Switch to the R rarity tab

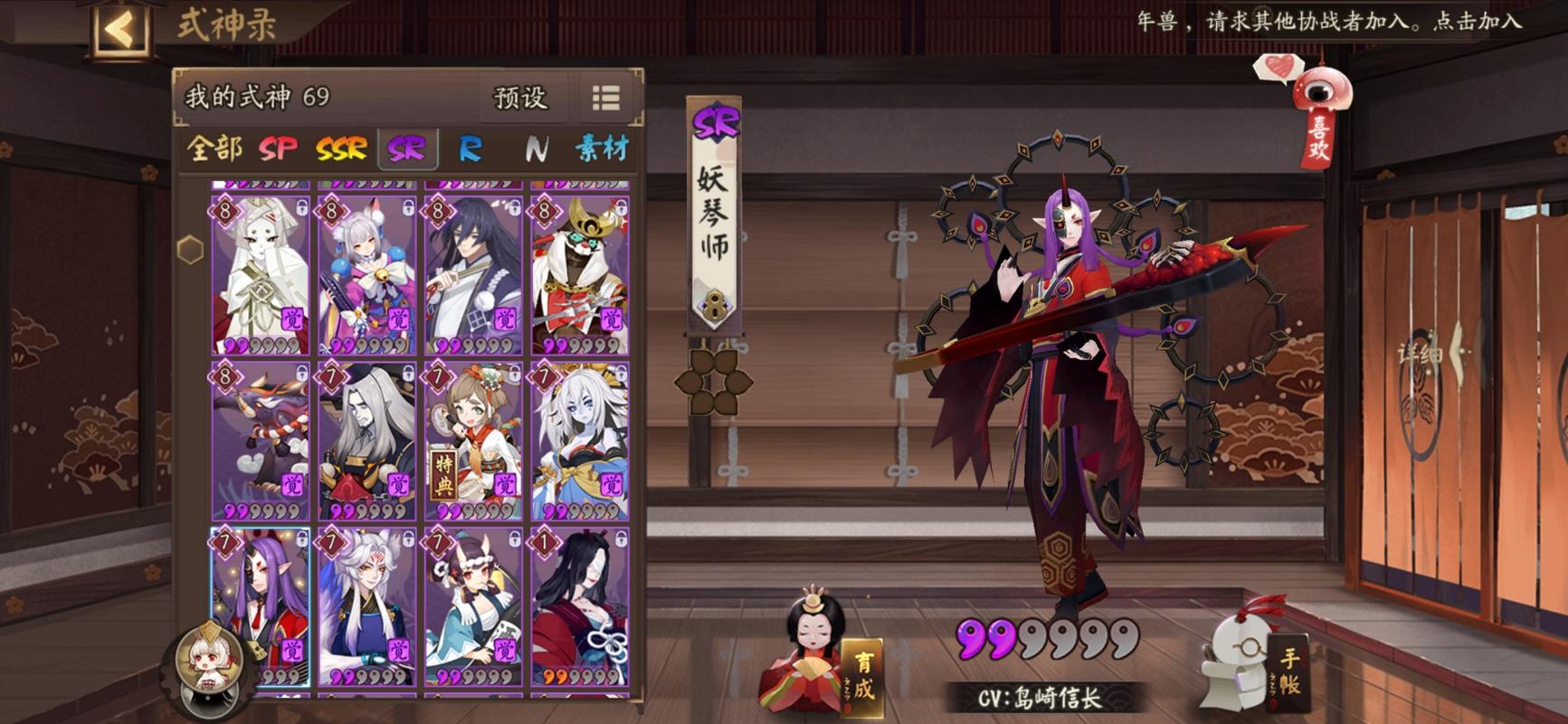tap(470, 148)
